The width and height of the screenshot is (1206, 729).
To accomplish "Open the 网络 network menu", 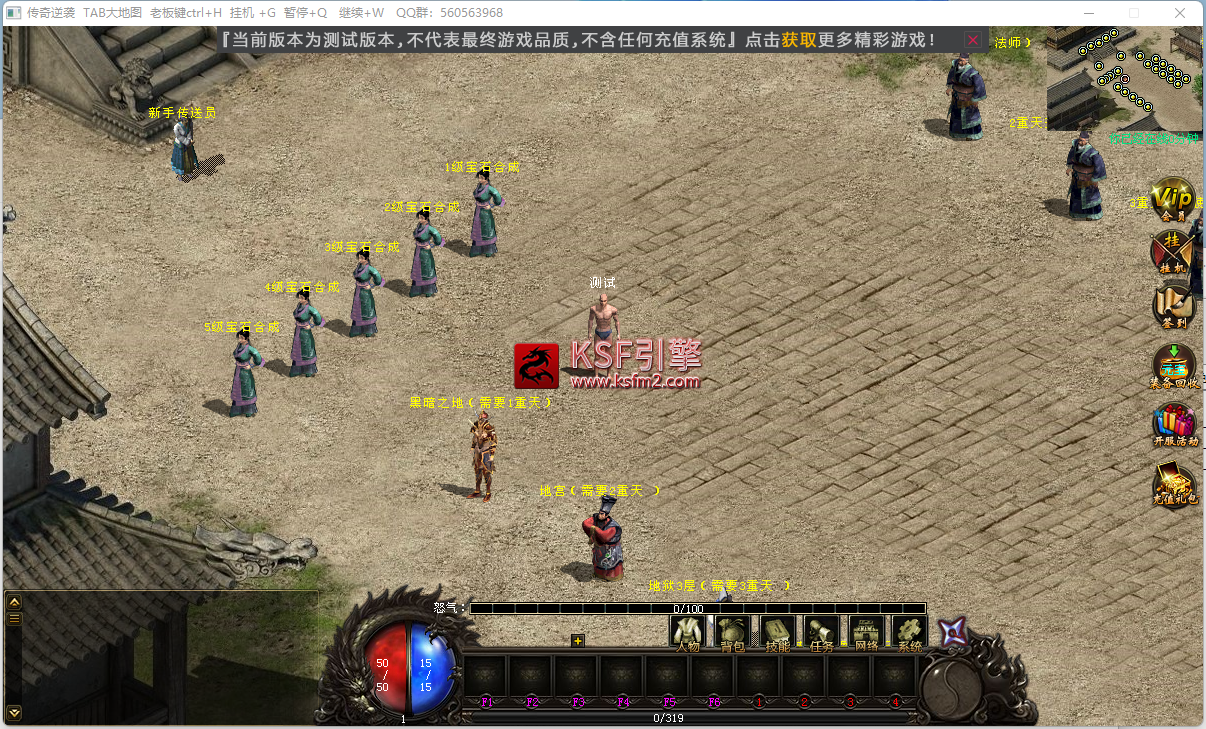I will [866, 633].
